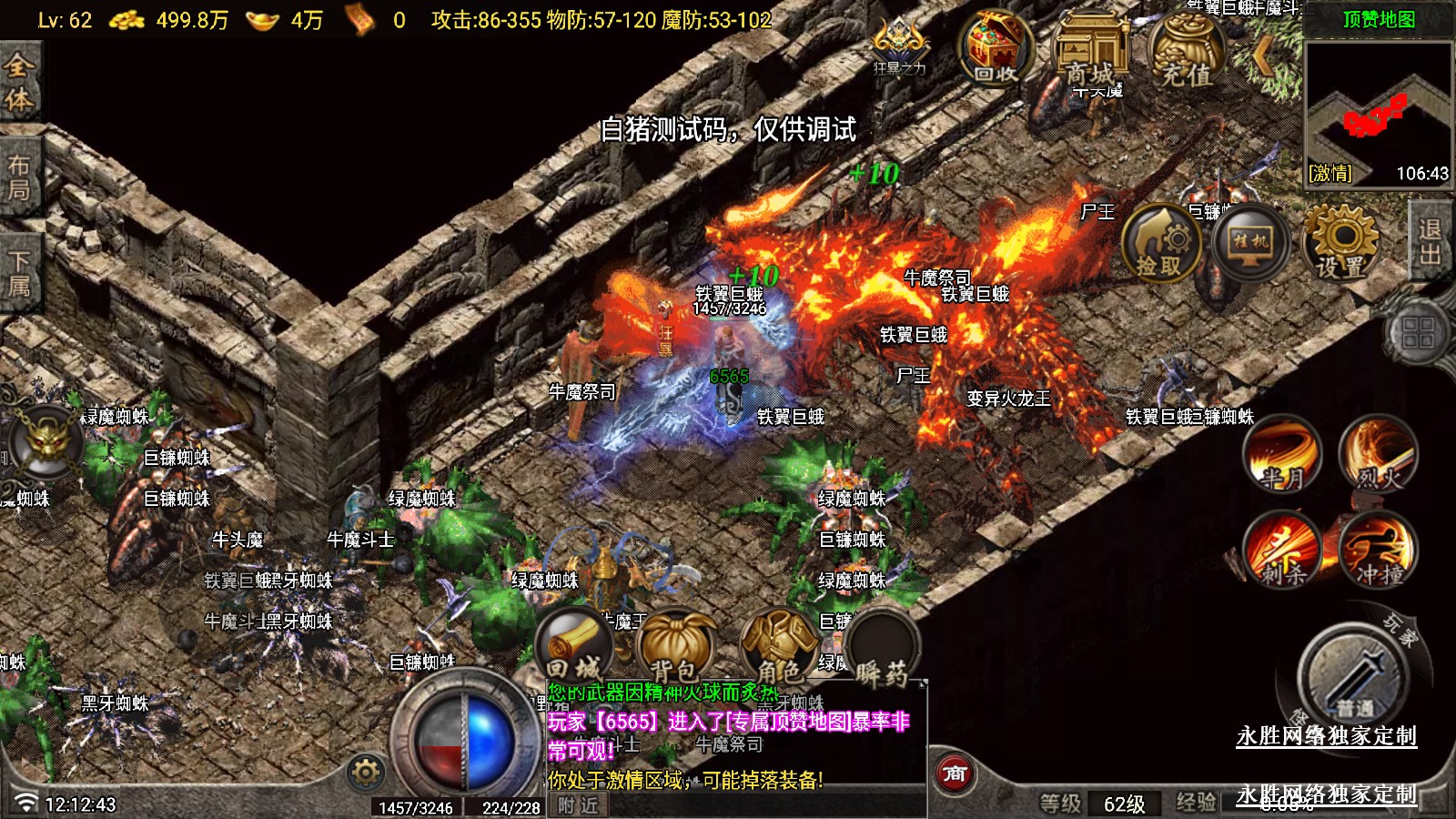Open the 充值 recharge menu
This screenshot has width=1456, height=819.
tap(1186, 53)
